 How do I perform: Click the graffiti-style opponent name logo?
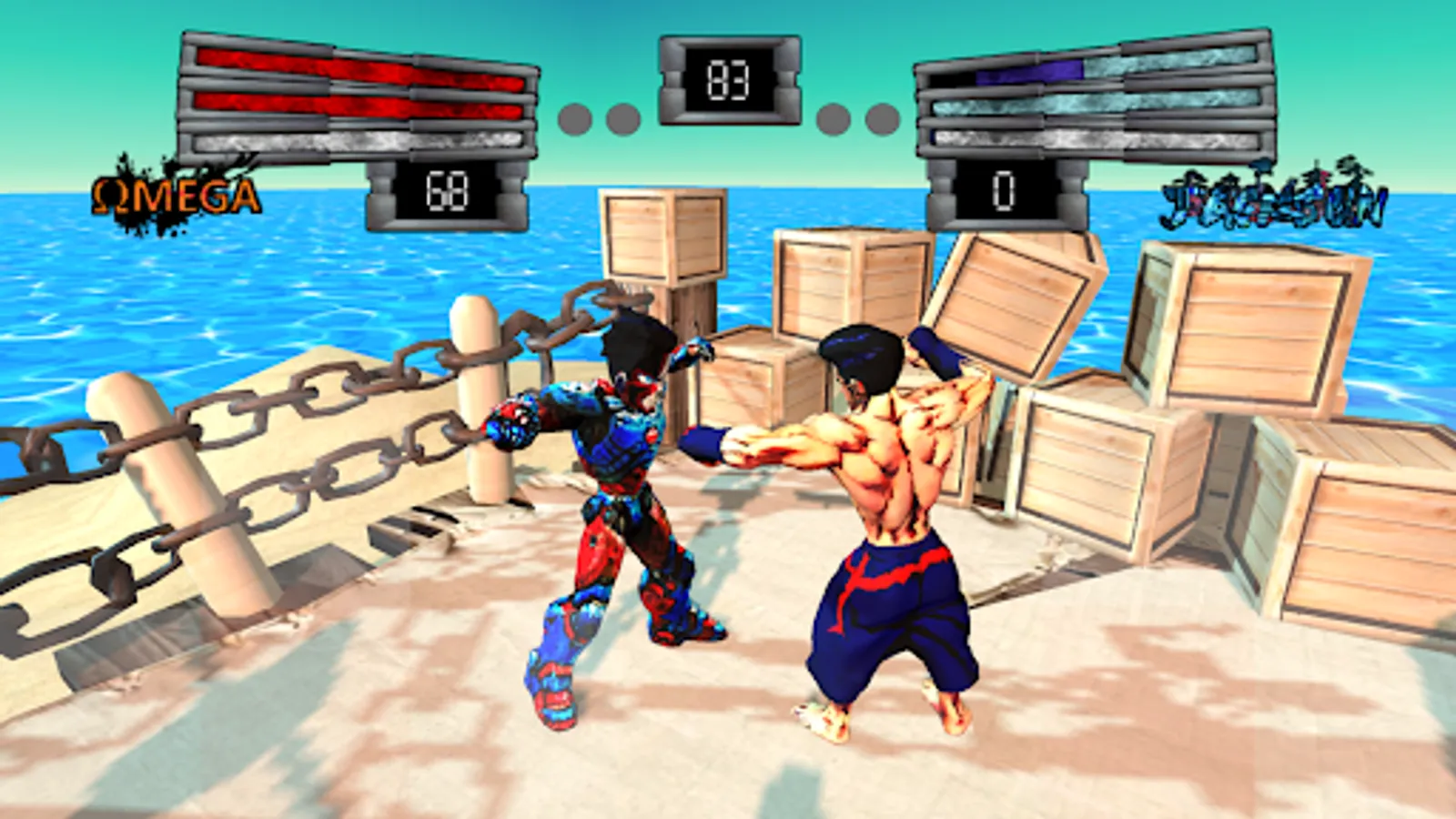(1274, 198)
